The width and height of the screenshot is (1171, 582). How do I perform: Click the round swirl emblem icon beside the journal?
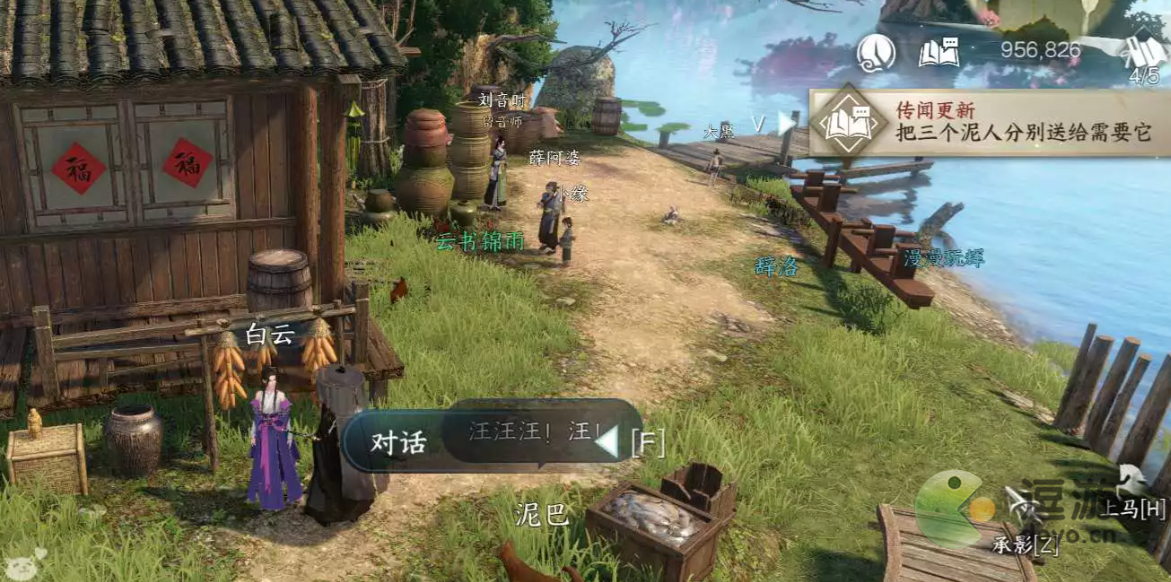click(x=876, y=52)
